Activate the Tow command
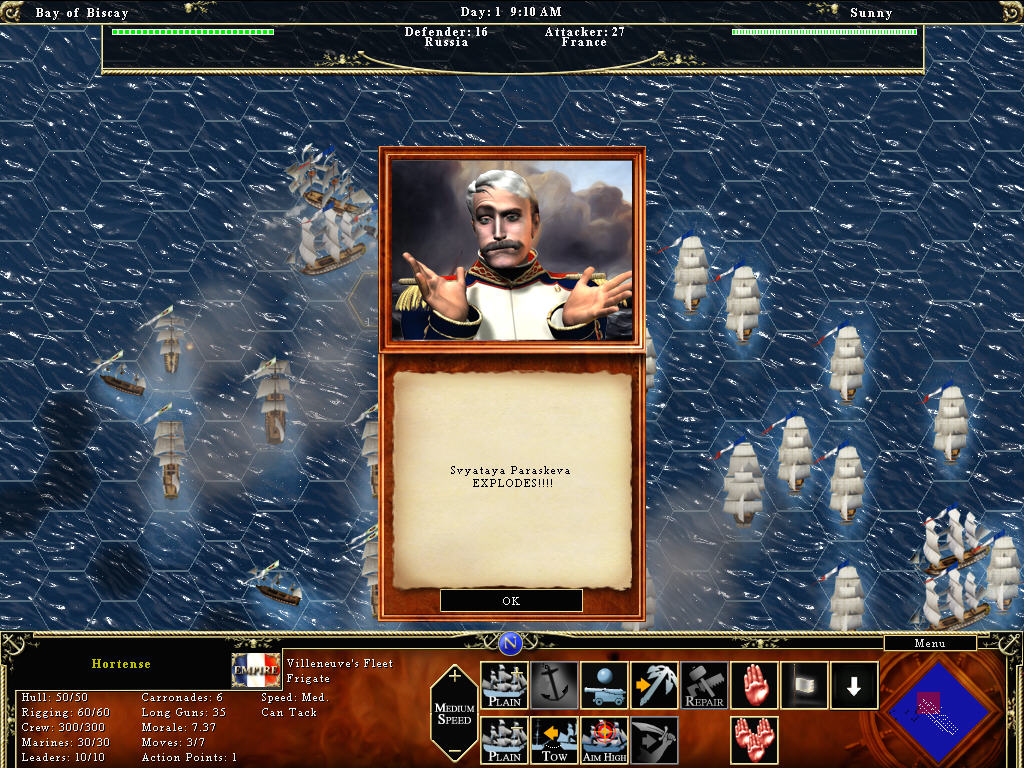 (x=555, y=740)
